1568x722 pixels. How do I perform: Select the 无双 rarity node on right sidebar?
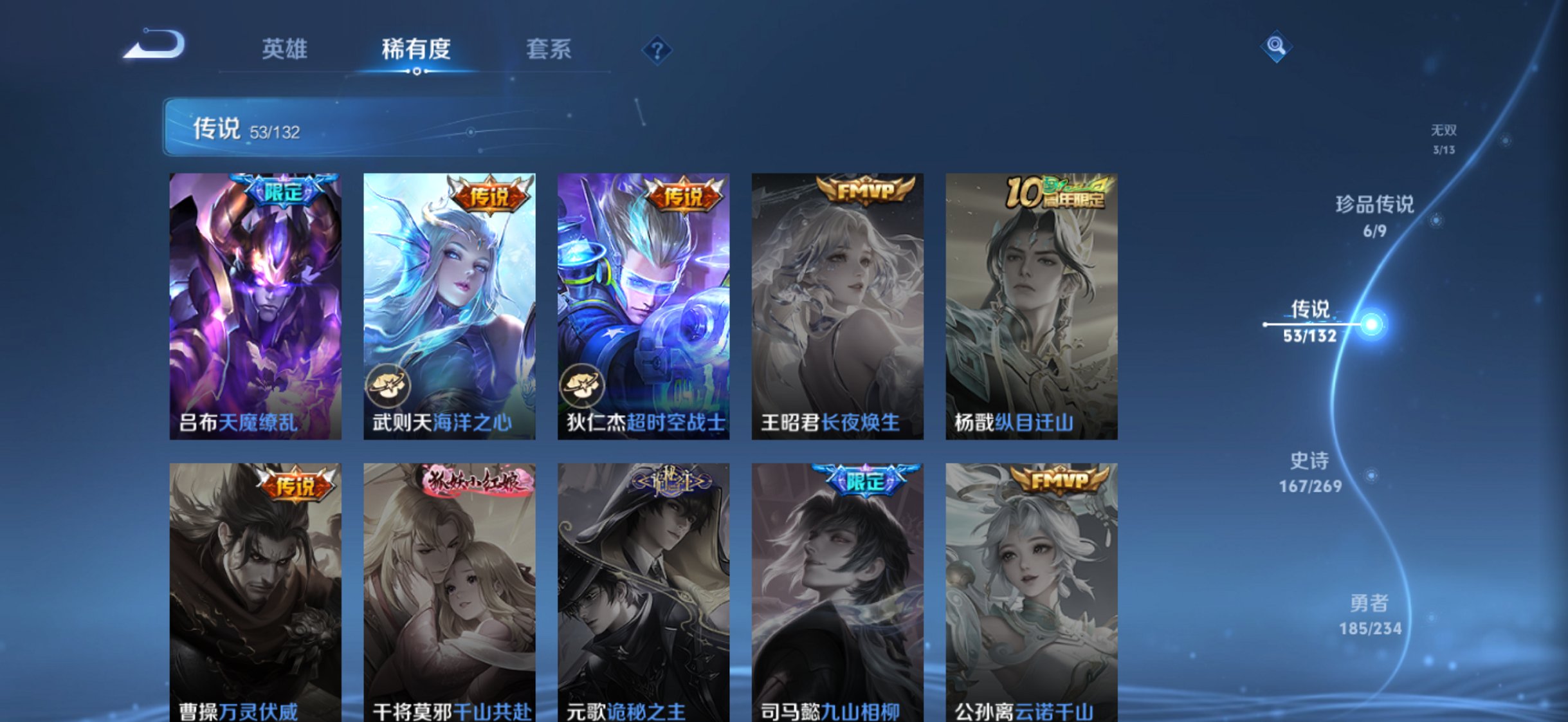tap(1442, 136)
